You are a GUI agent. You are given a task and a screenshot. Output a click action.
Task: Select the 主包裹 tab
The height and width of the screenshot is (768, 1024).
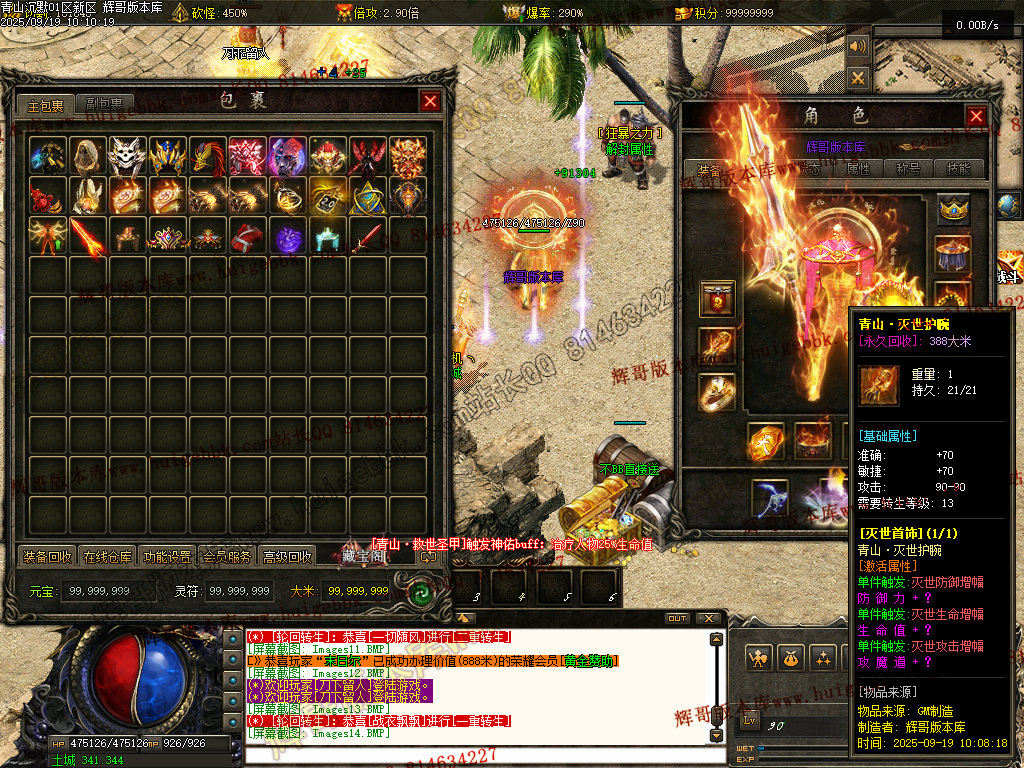[45, 105]
